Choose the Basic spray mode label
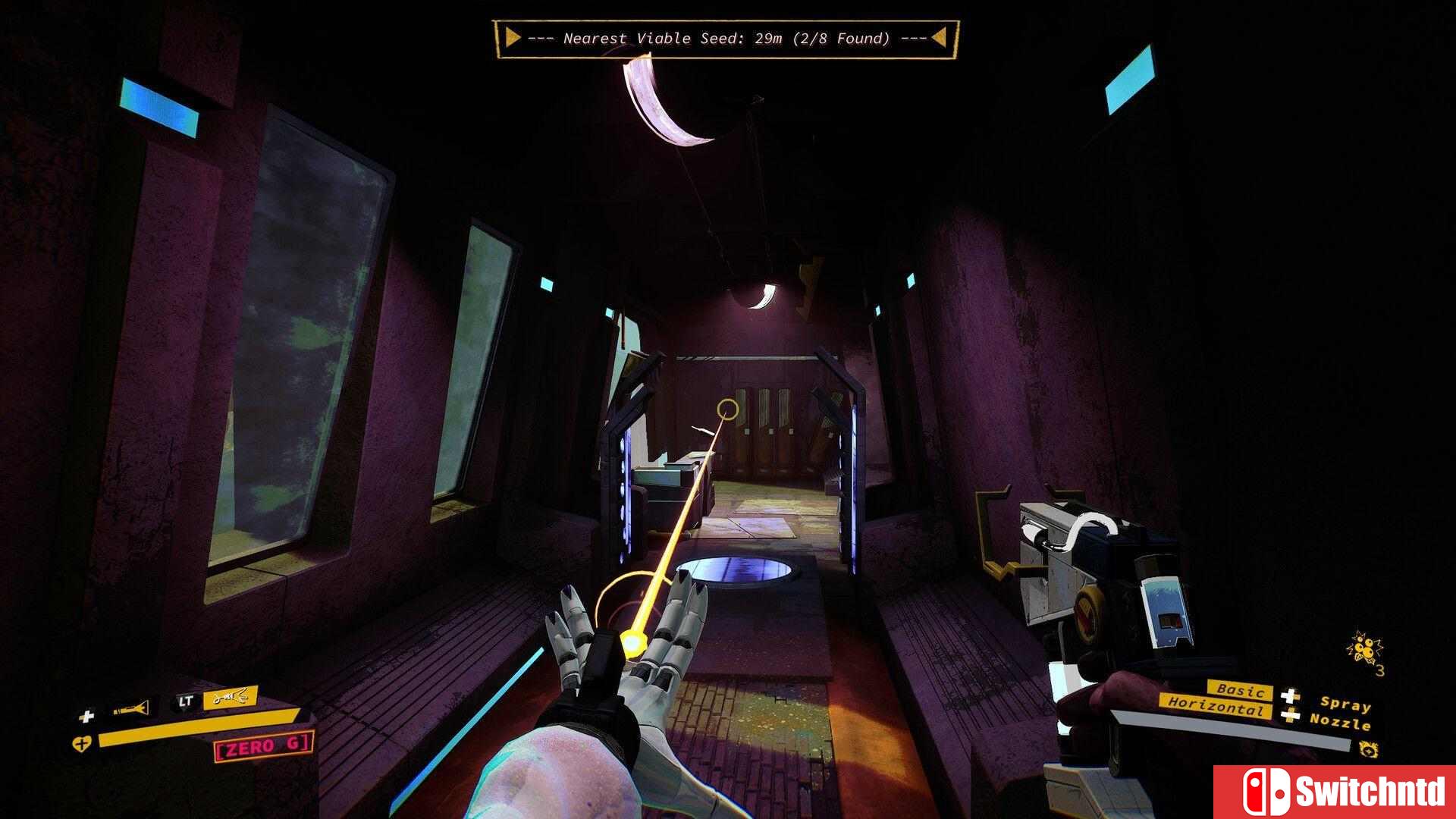This screenshot has width=1456, height=819. 1239,690
